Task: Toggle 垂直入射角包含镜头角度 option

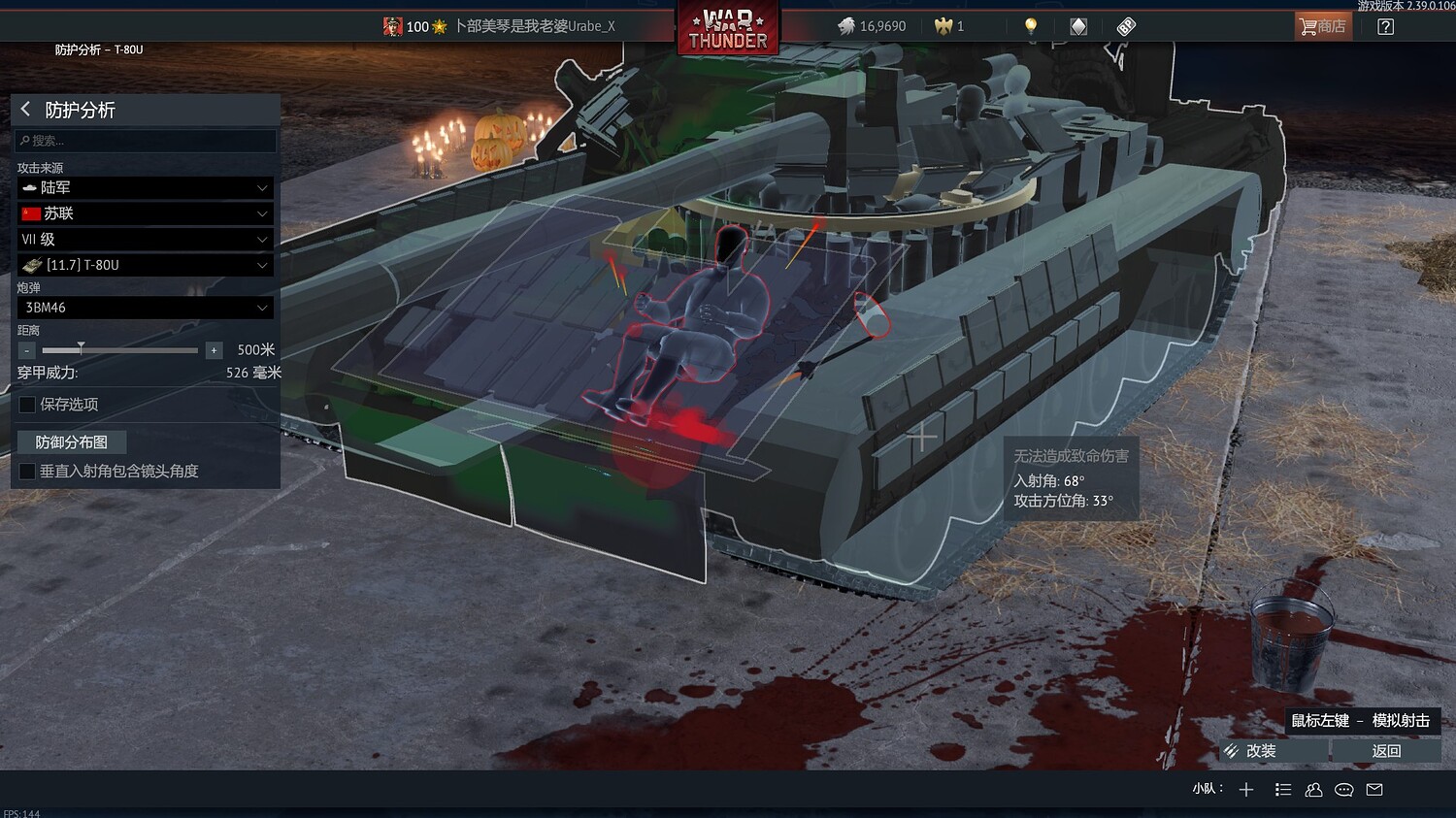Action: click(x=26, y=472)
